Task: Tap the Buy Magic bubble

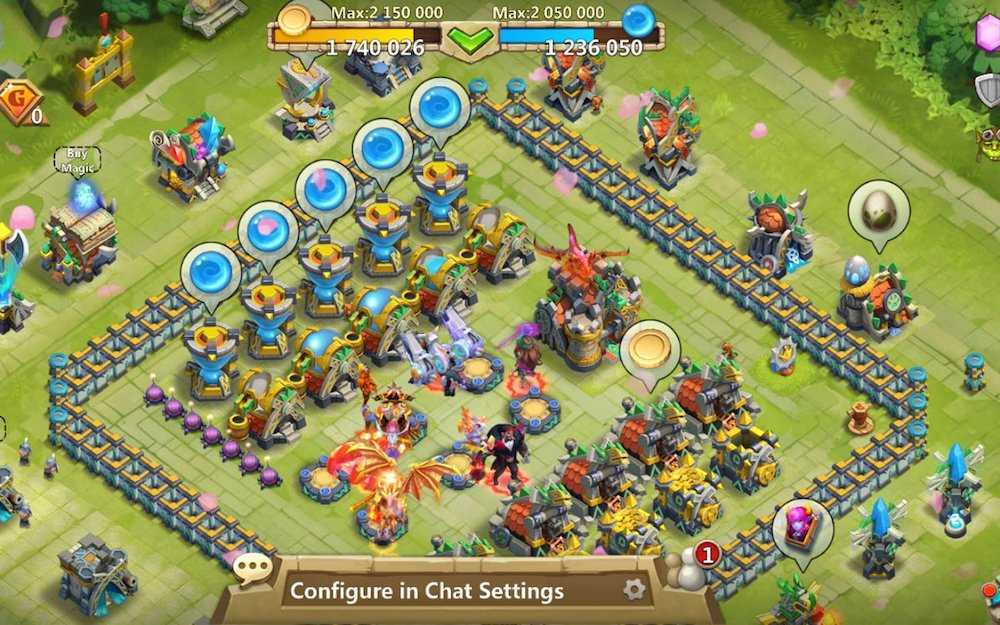Action: [x=77, y=159]
